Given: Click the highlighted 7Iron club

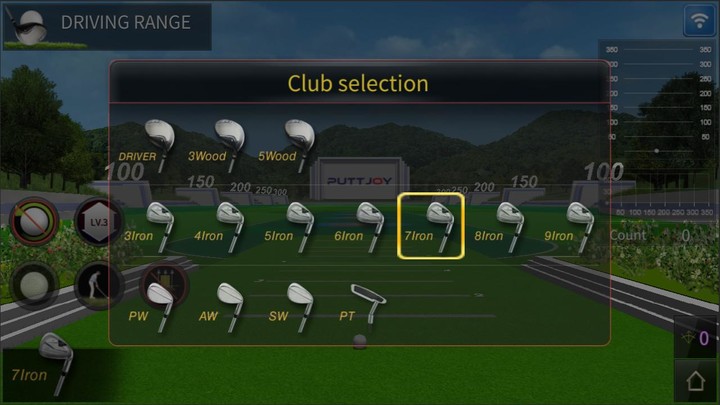Looking at the screenshot, I should click(431, 226).
